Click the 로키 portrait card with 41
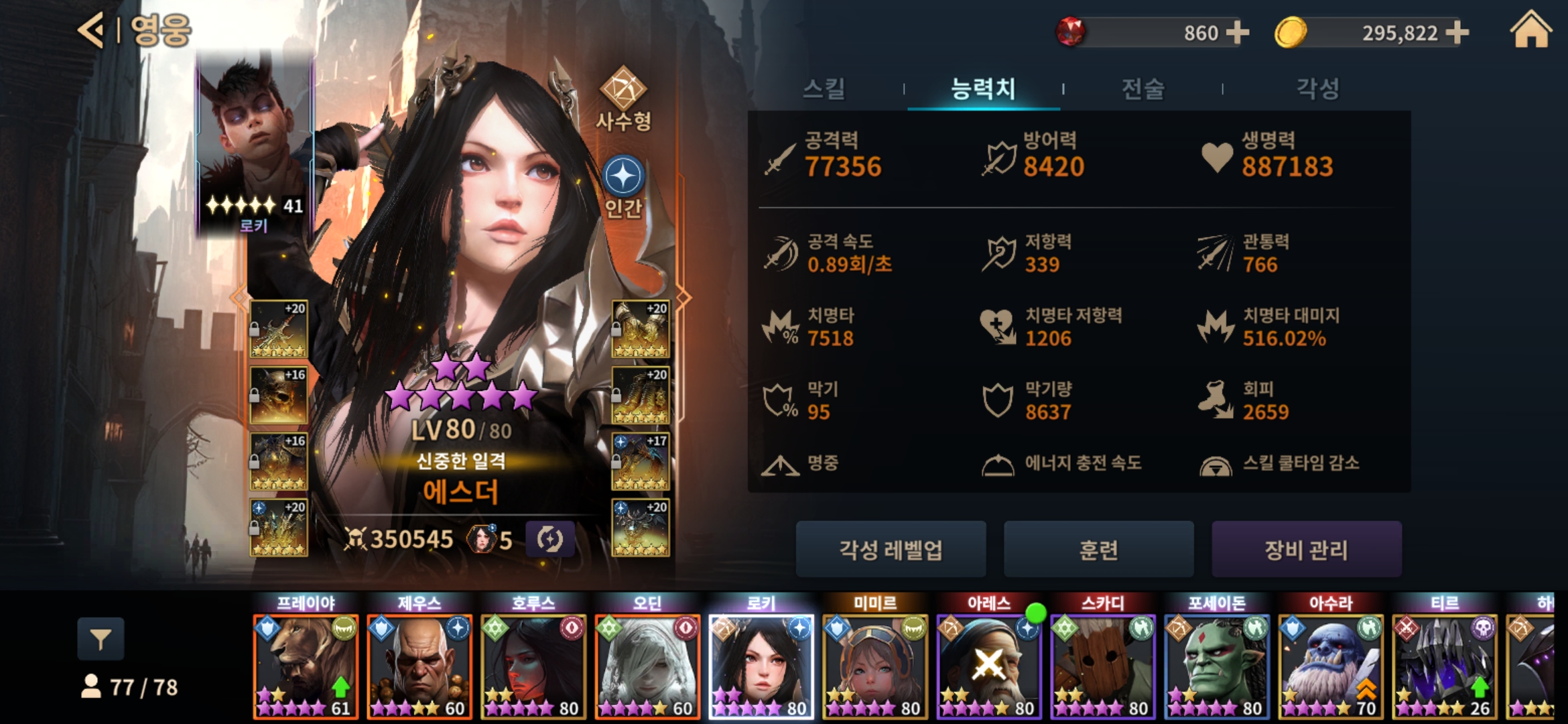 [x=255, y=144]
